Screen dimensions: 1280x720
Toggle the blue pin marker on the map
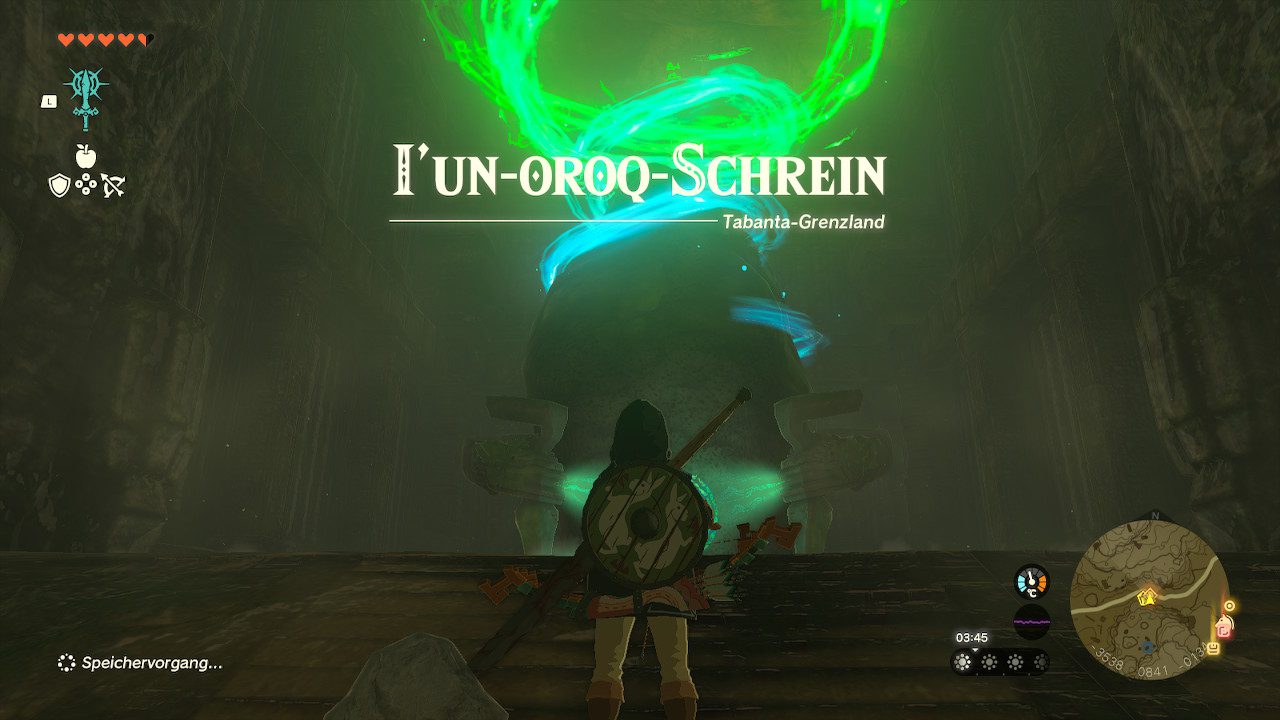click(1146, 648)
